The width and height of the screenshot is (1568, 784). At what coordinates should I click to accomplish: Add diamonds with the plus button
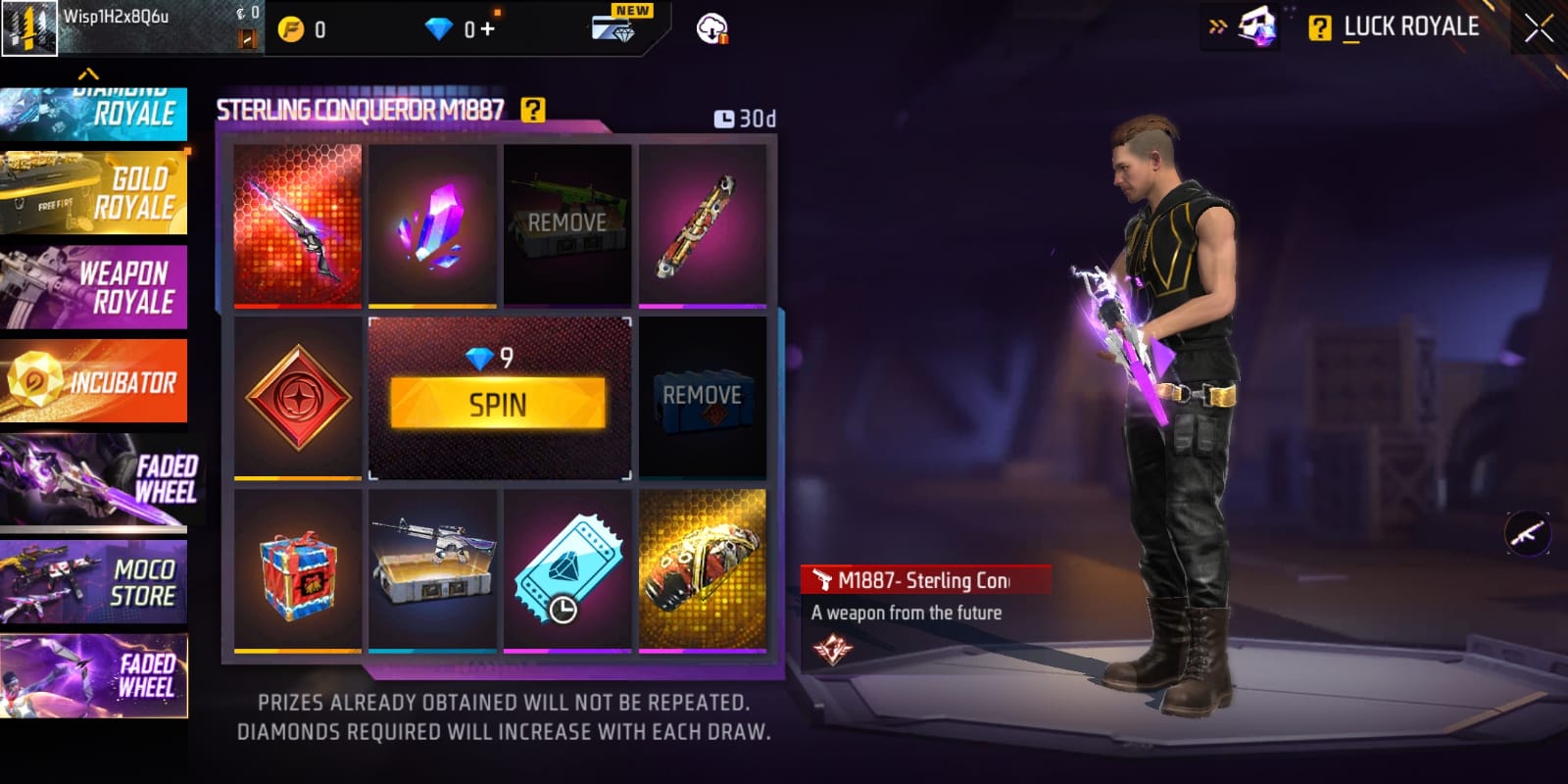coord(487,29)
